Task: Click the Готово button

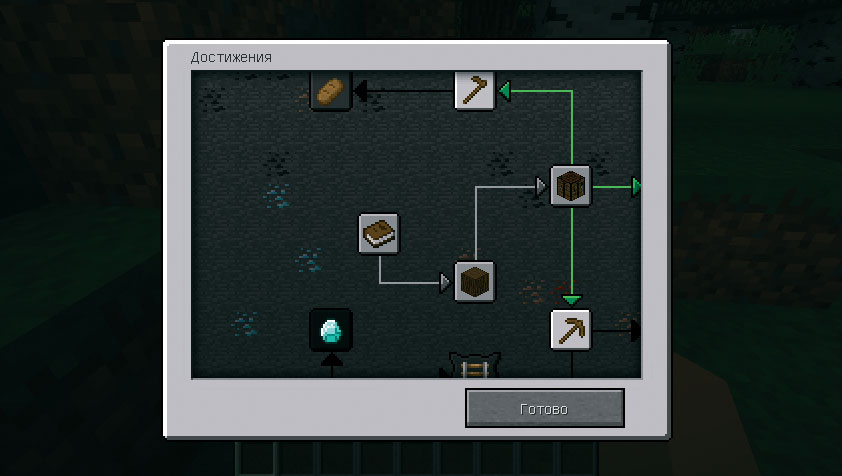Action: pos(544,409)
